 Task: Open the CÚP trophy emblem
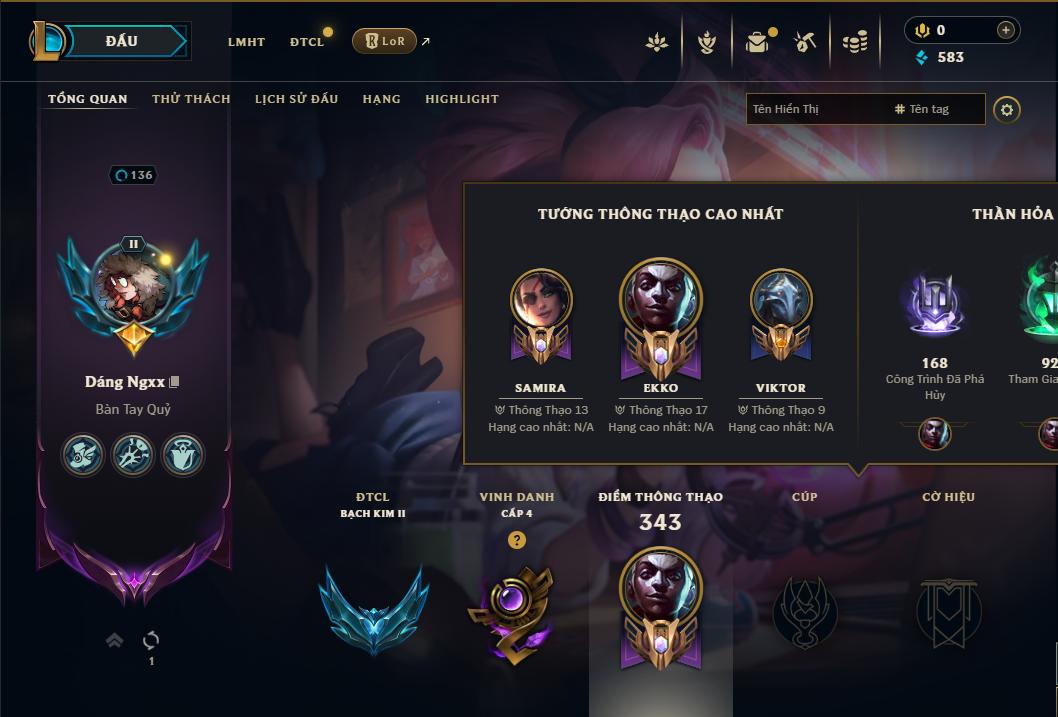point(805,612)
